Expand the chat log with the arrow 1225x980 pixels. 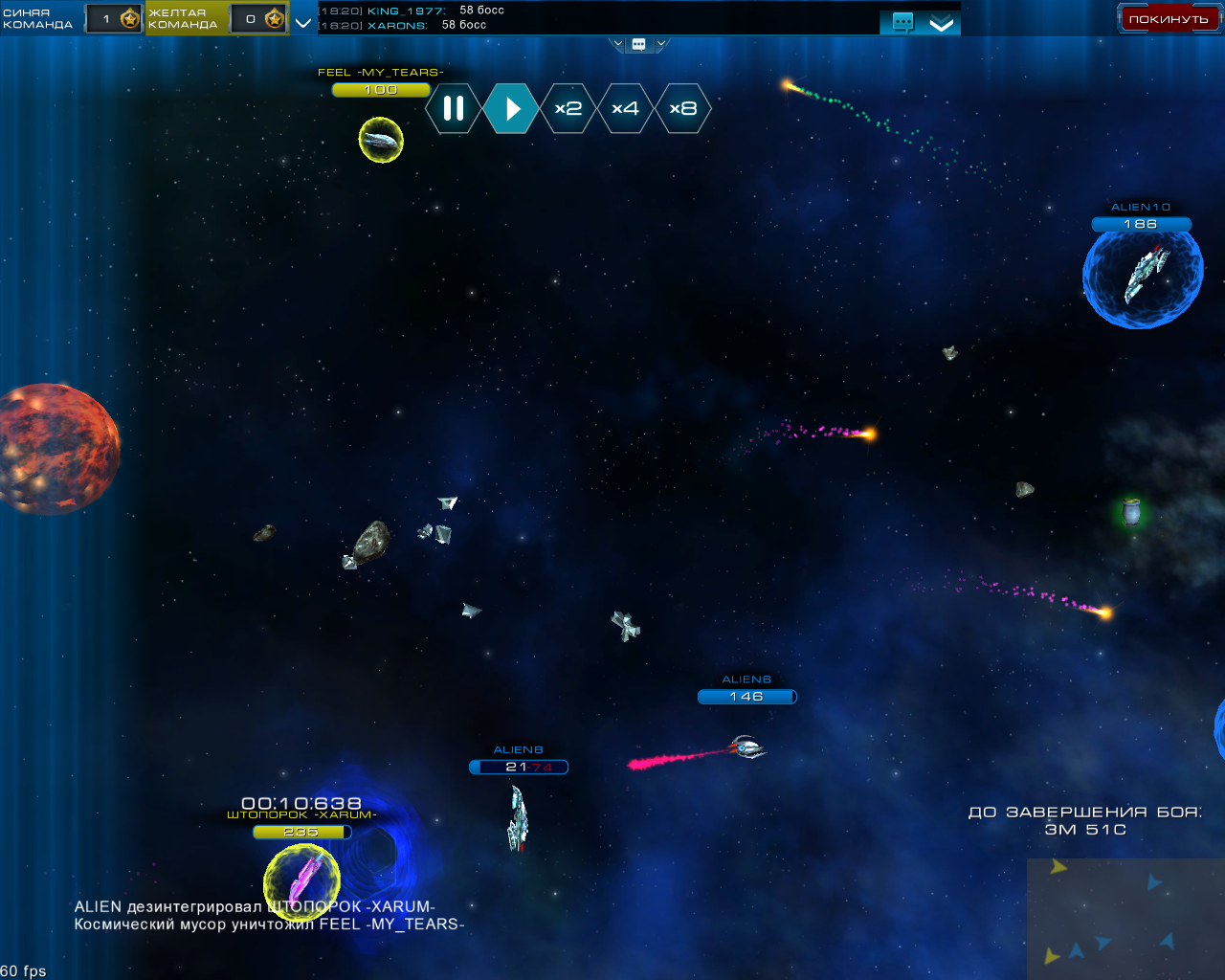(942, 24)
